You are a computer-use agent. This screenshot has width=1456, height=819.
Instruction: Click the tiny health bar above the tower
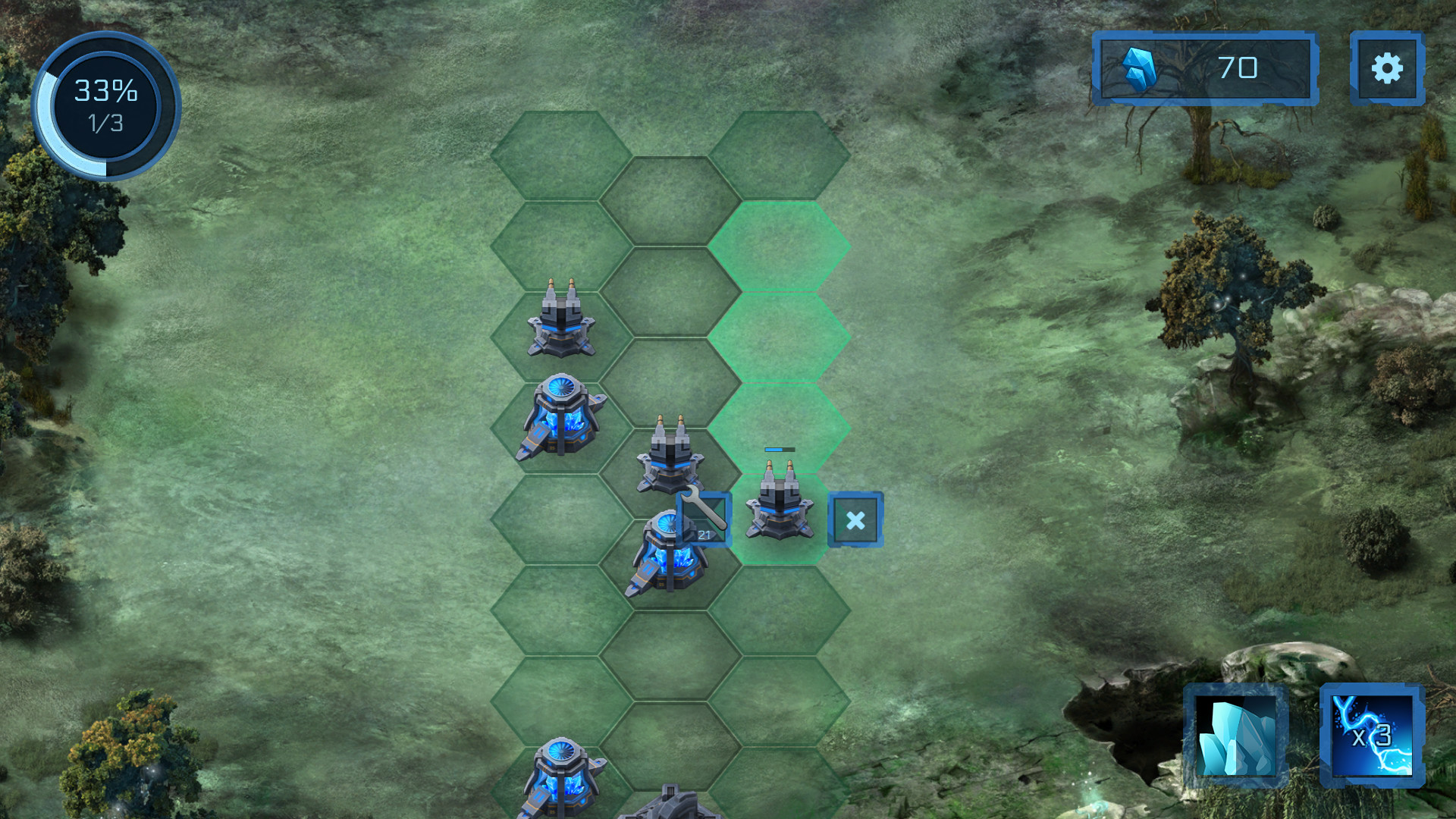pyautogui.click(x=779, y=449)
